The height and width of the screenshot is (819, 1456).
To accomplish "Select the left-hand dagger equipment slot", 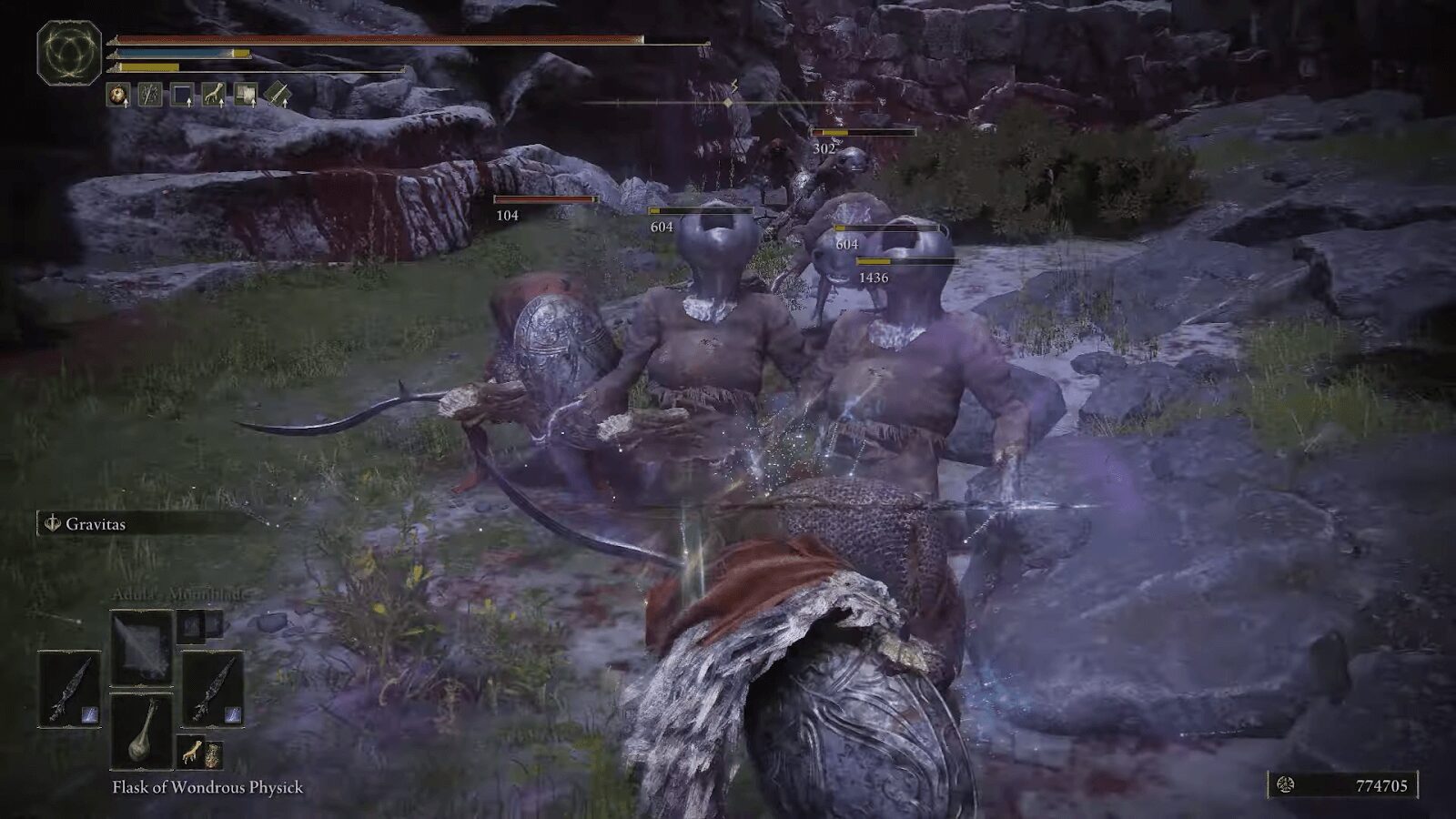I will 67,689.
